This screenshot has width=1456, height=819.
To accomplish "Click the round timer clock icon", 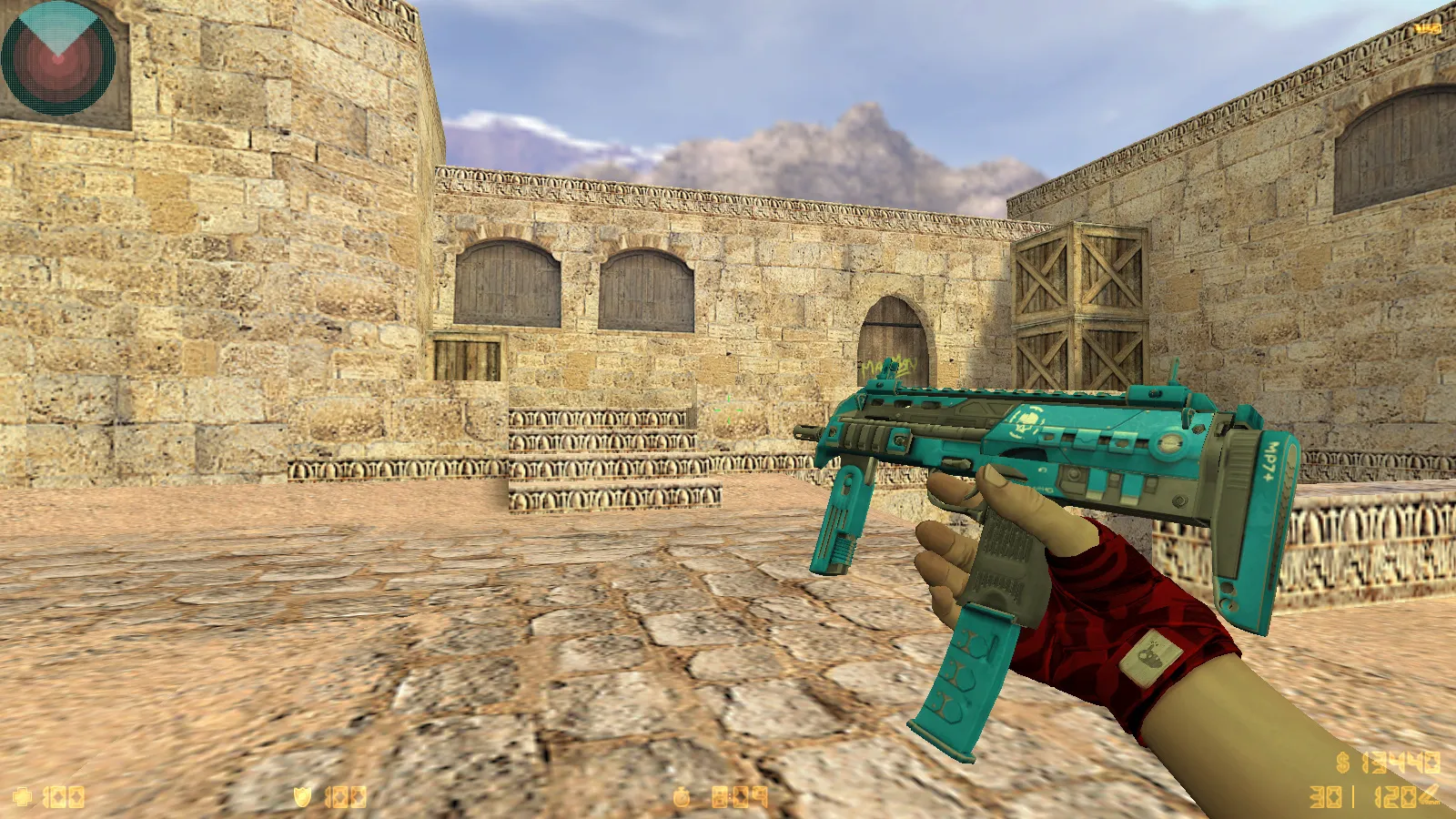I will 681,798.
